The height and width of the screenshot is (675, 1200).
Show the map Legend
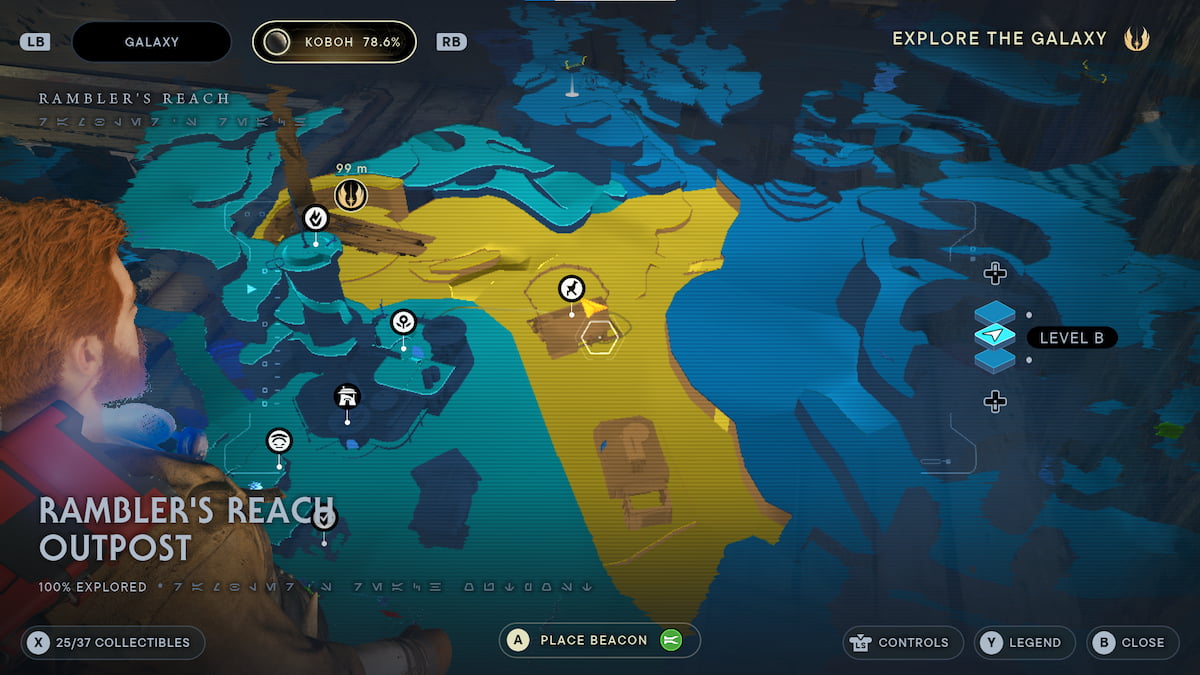(x=1025, y=642)
